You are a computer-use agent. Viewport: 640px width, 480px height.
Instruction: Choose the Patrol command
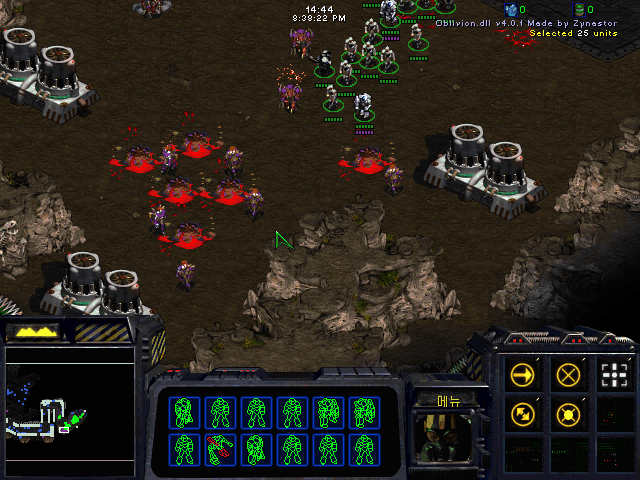pos(523,413)
